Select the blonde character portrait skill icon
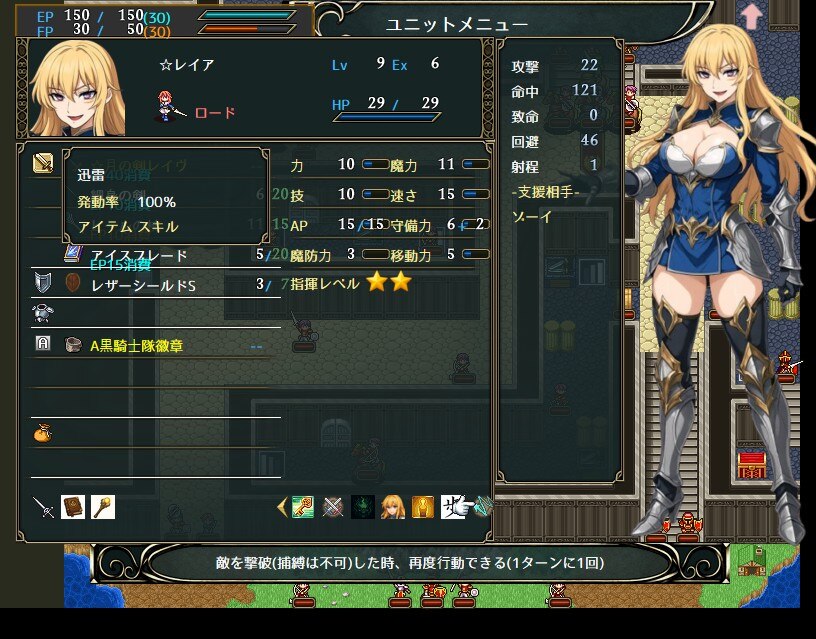The height and width of the screenshot is (639, 816). pyautogui.click(x=393, y=508)
